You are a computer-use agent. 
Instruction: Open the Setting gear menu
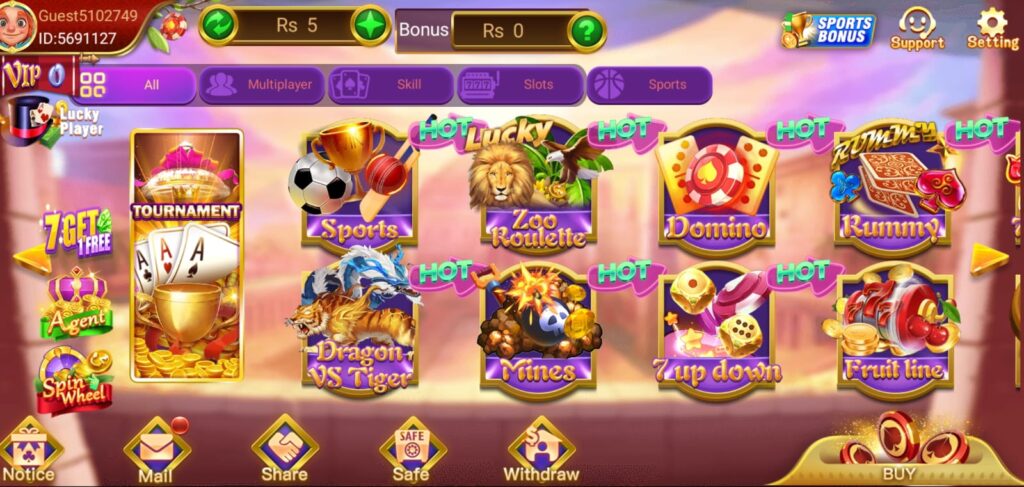(991, 28)
